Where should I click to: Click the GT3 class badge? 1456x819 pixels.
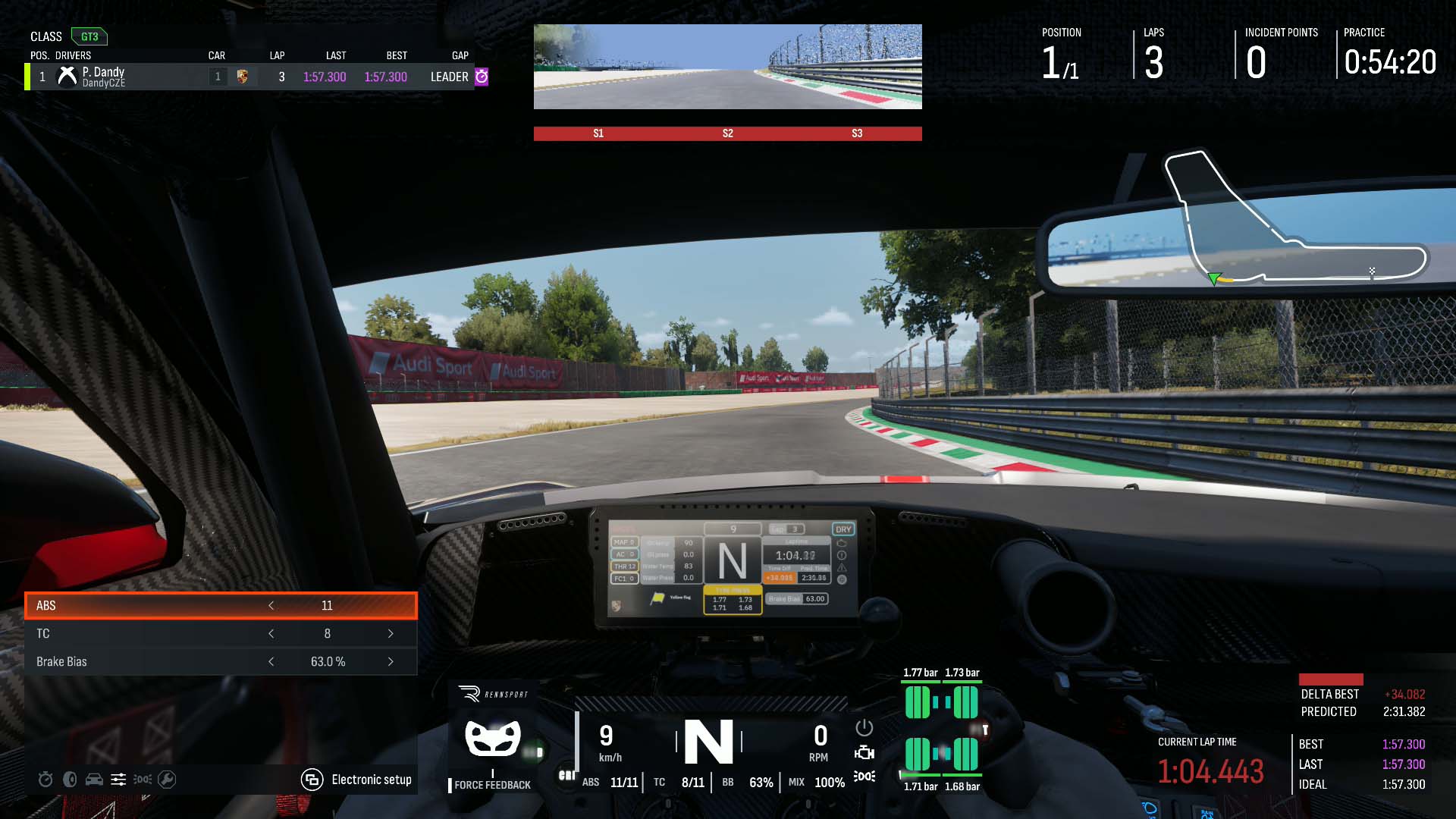[89, 36]
